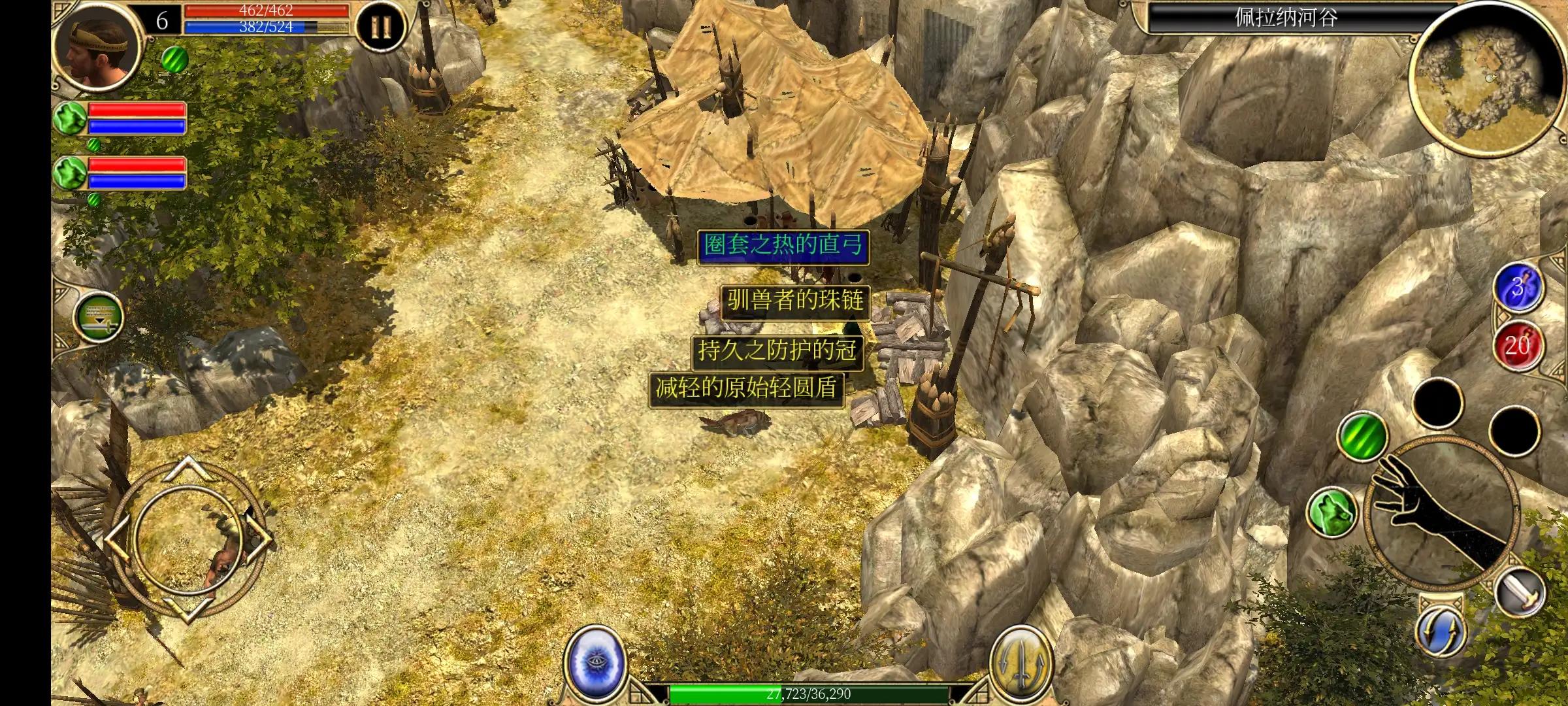
Task: Tap the virtual movement joystick
Action: point(188,539)
